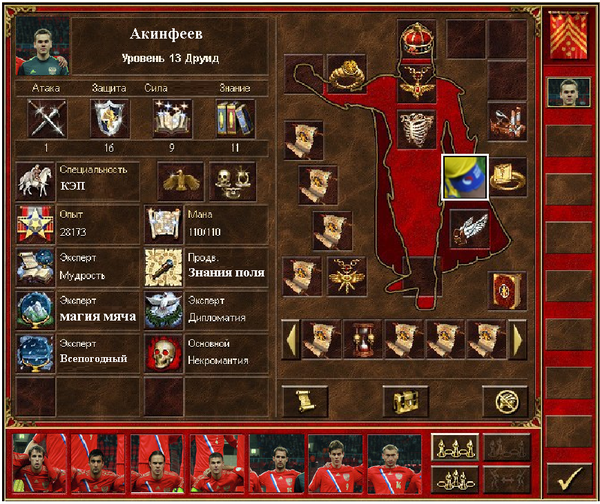The width and height of the screenshot is (600, 504).
Task: Select the crossed swords Attack skill icon
Action: tap(44, 119)
